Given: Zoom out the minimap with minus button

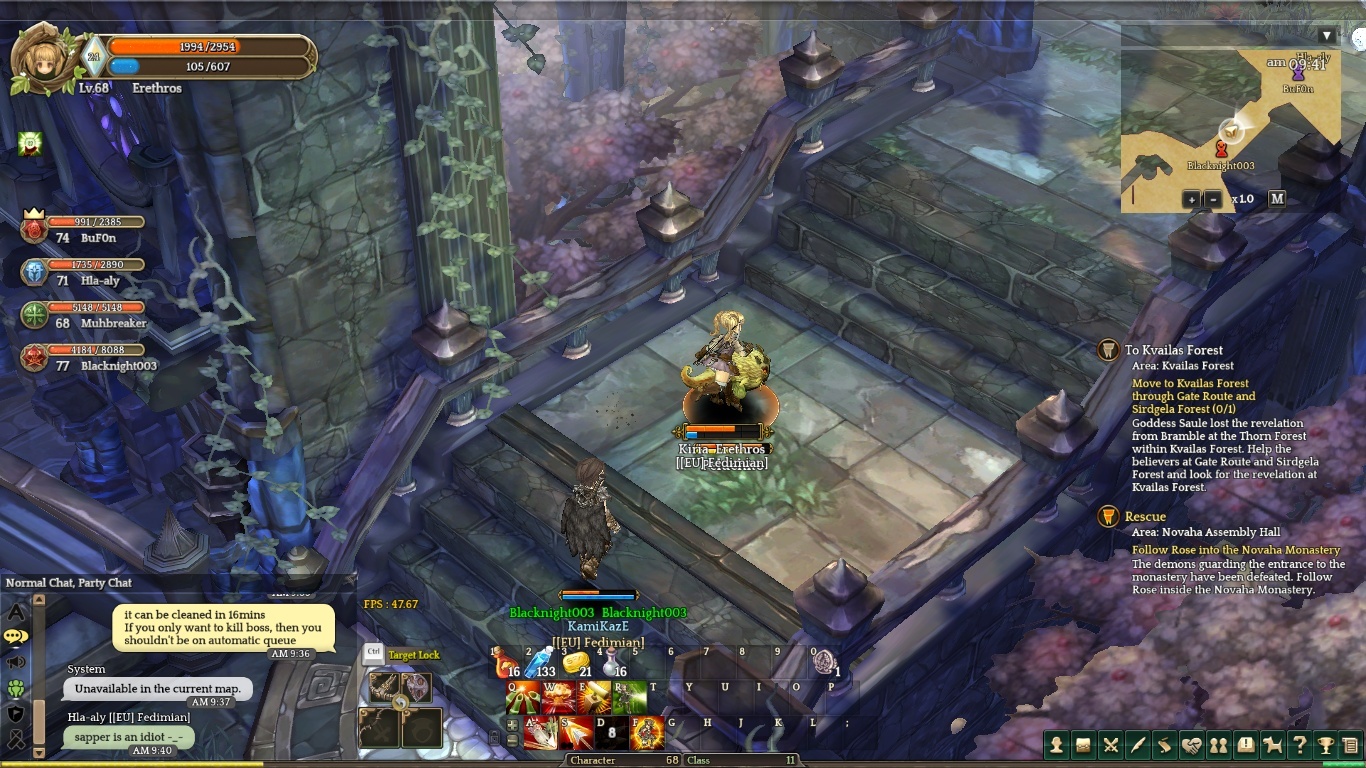Looking at the screenshot, I should click(1213, 199).
